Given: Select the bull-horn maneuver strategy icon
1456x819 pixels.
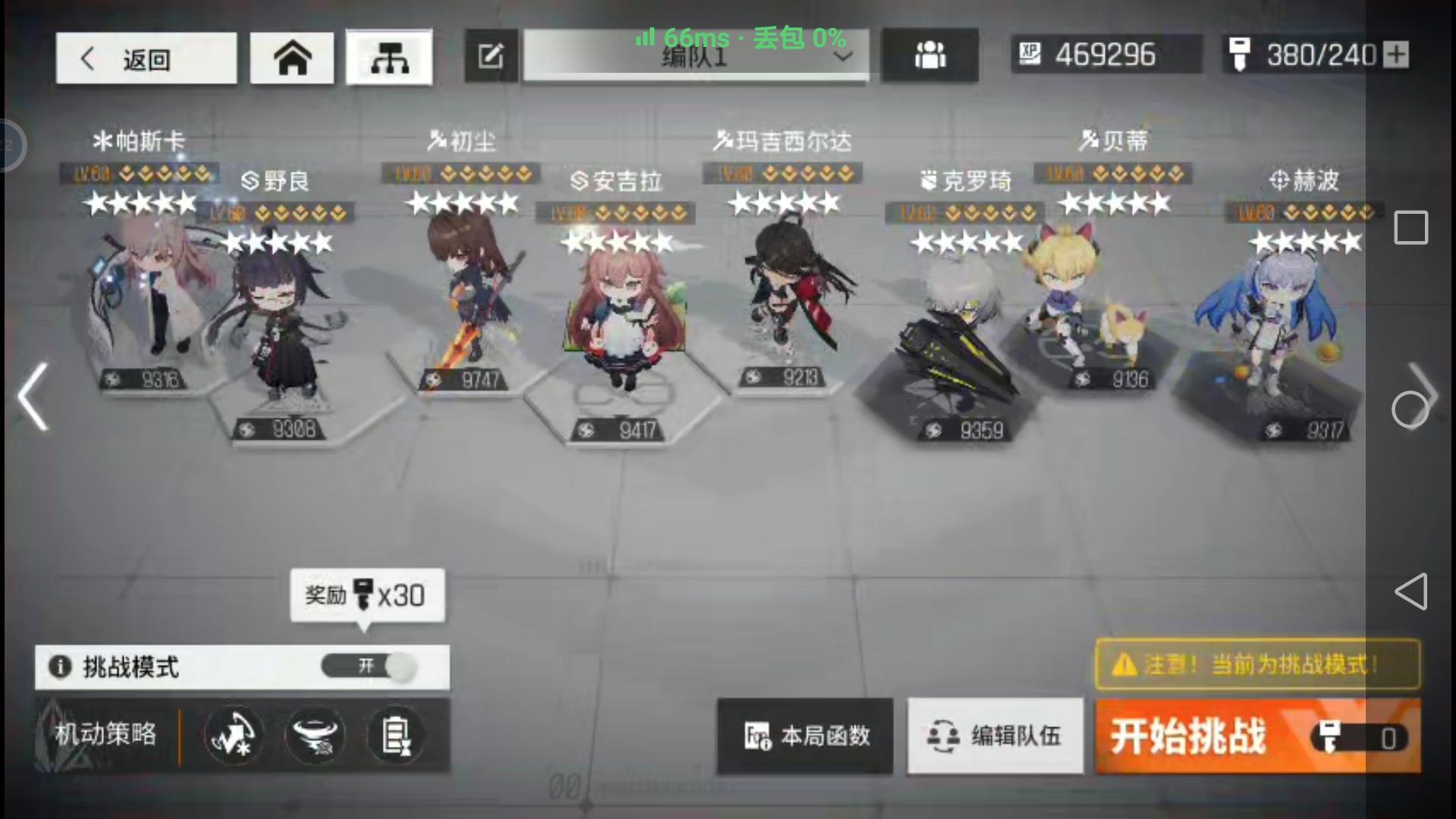Looking at the screenshot, I should [x=315, y=735].
